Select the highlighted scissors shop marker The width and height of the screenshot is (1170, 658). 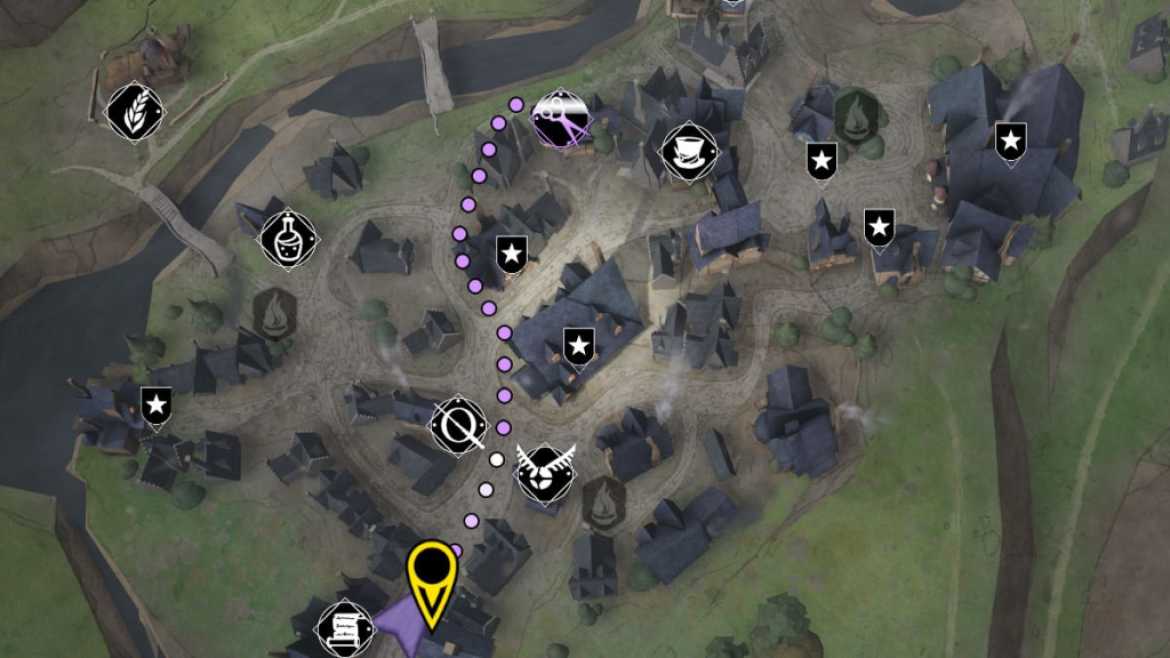(560, 120)
